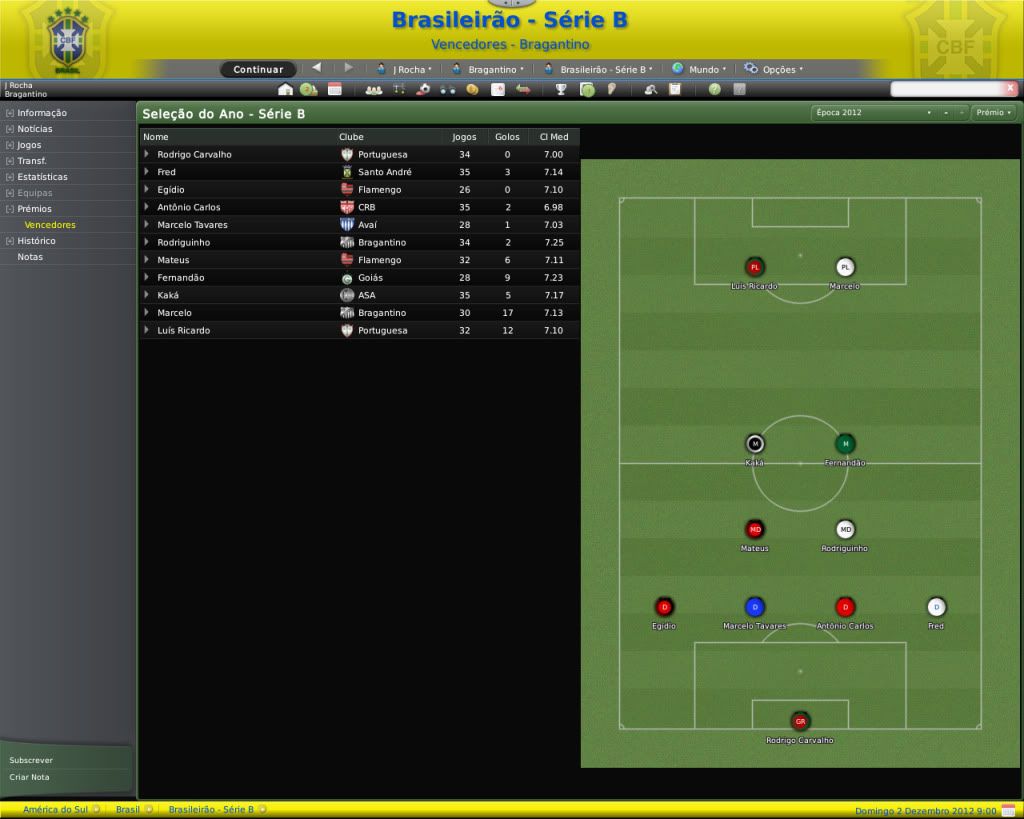Screen dimensions: 1024x819
Task: Select Marcelo's row in the player list
Action: 174,313
